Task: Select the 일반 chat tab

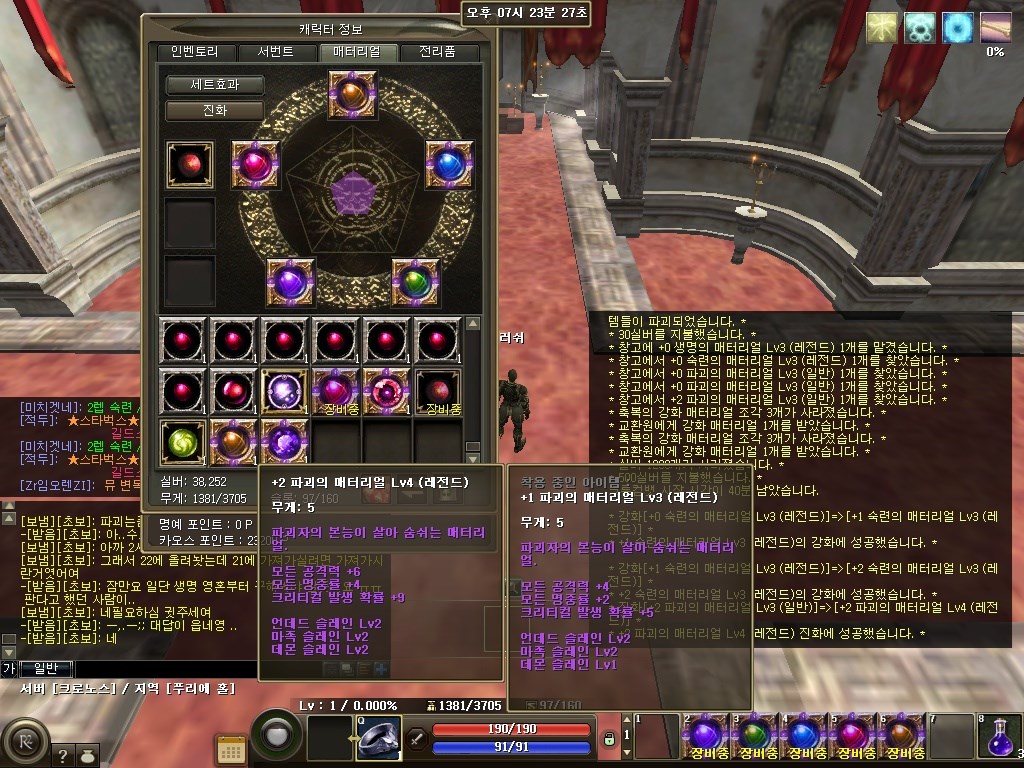Action: 47,668
